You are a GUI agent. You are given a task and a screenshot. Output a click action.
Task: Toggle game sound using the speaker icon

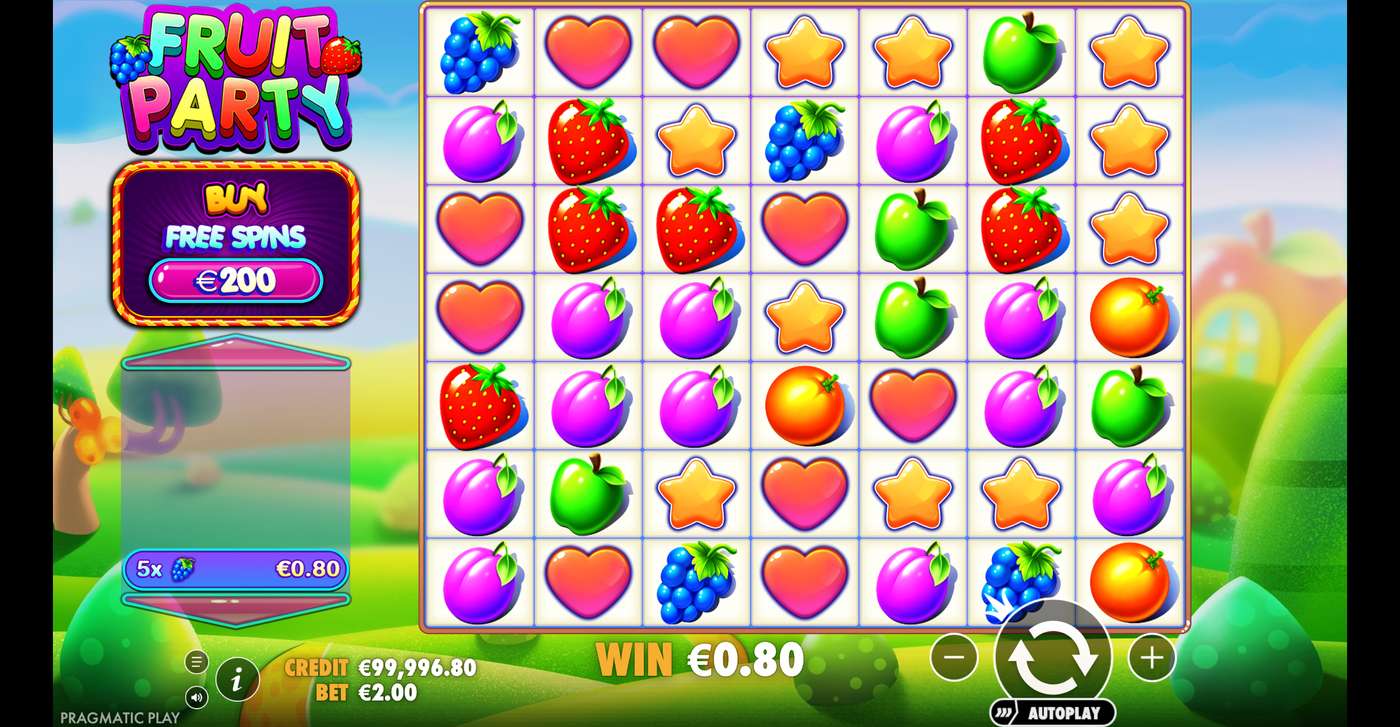(196, 695)
